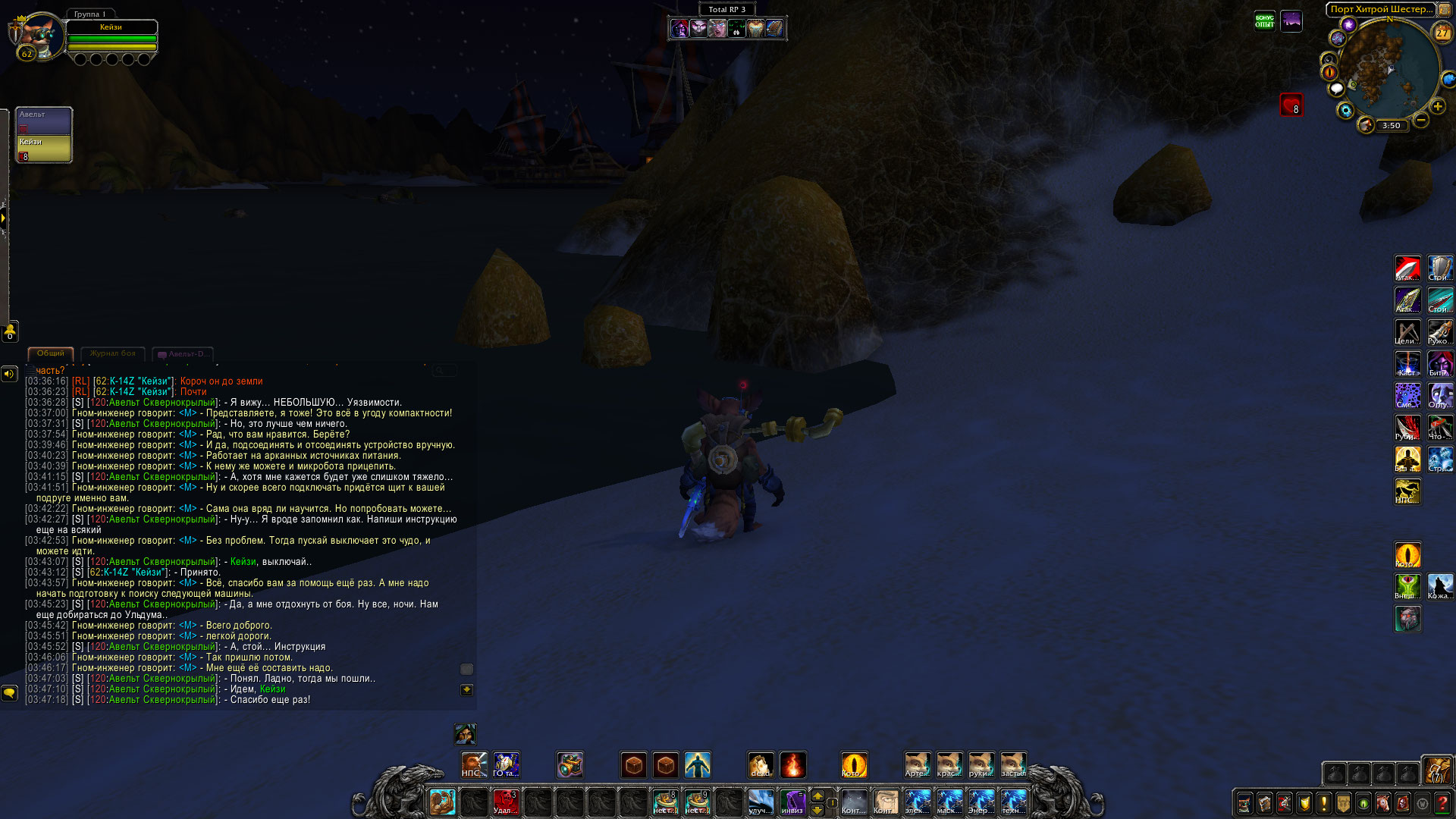
Task: Select the Общий chat tab
Action: (51, 353)
